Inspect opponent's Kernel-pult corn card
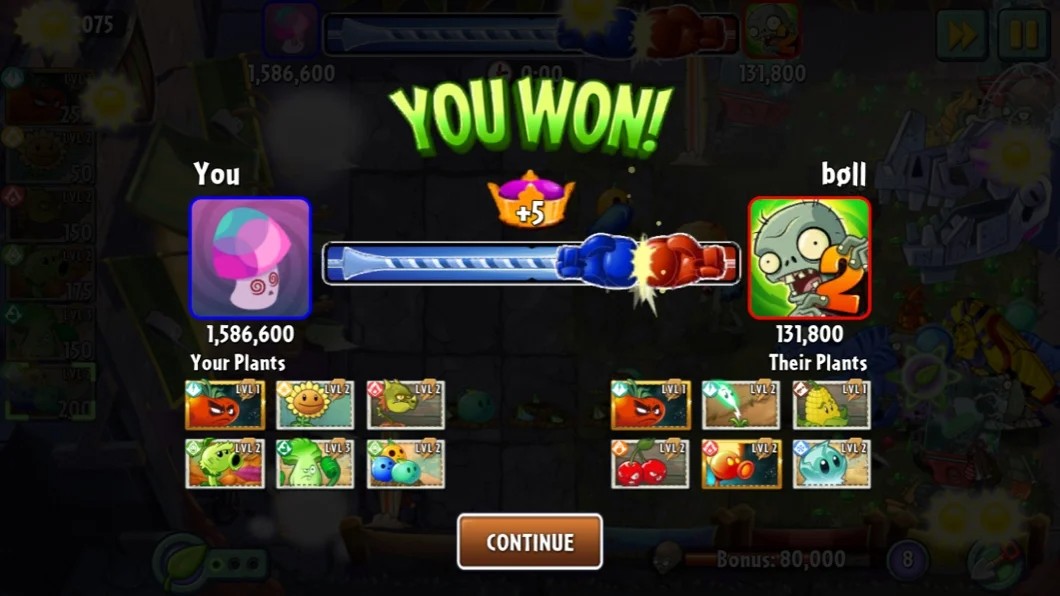 [832, 404]
